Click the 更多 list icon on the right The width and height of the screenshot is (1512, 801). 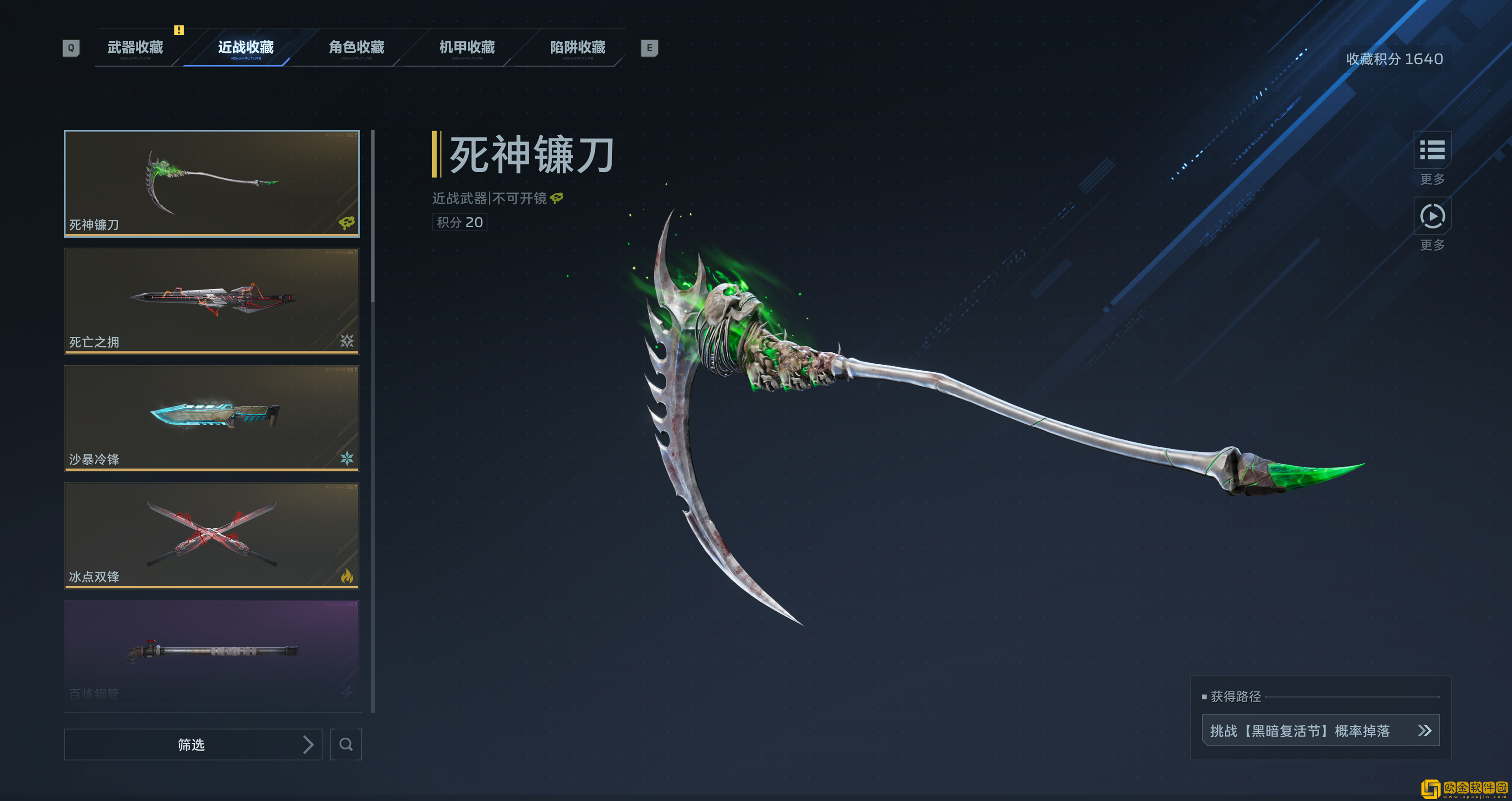pos(1433,151)
